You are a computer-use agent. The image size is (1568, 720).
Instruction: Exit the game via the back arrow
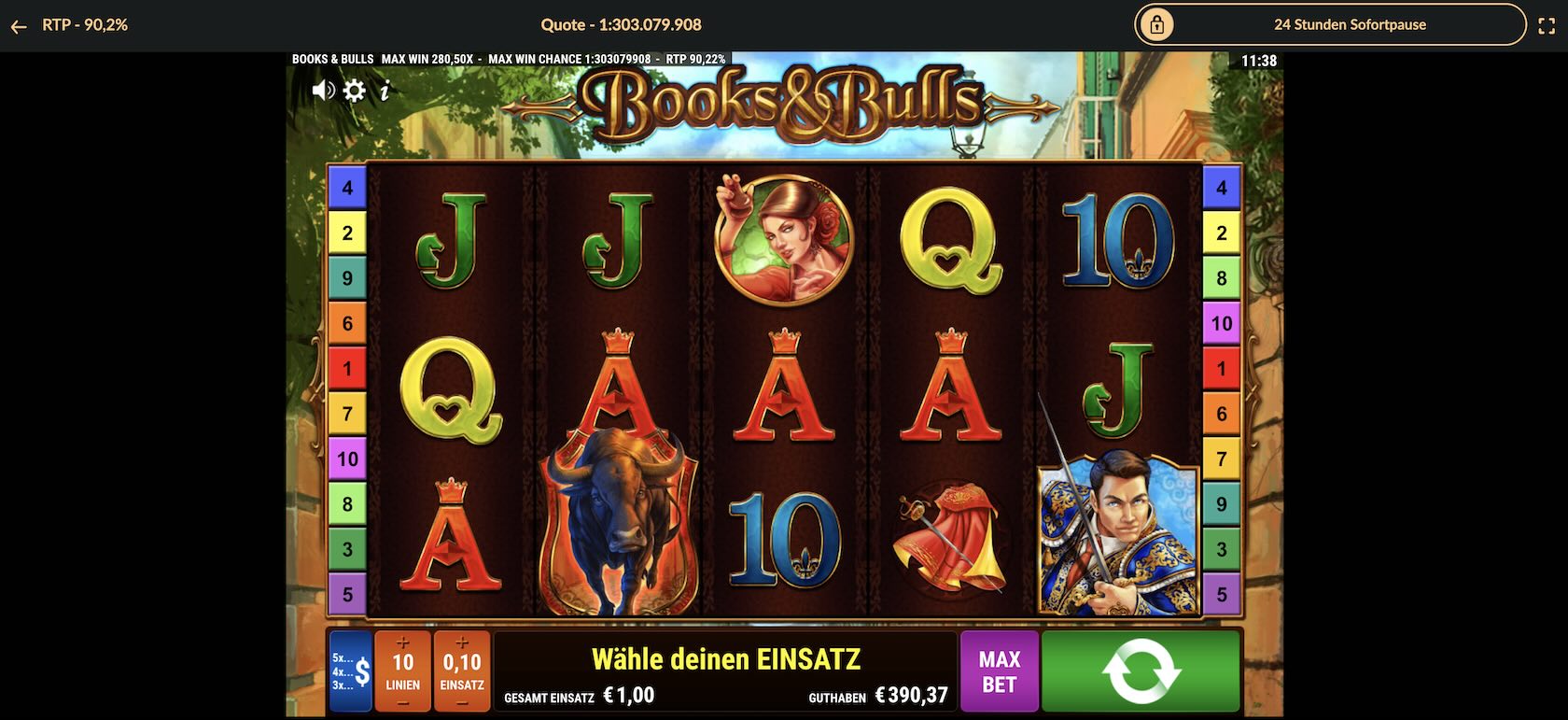(19, 25)
